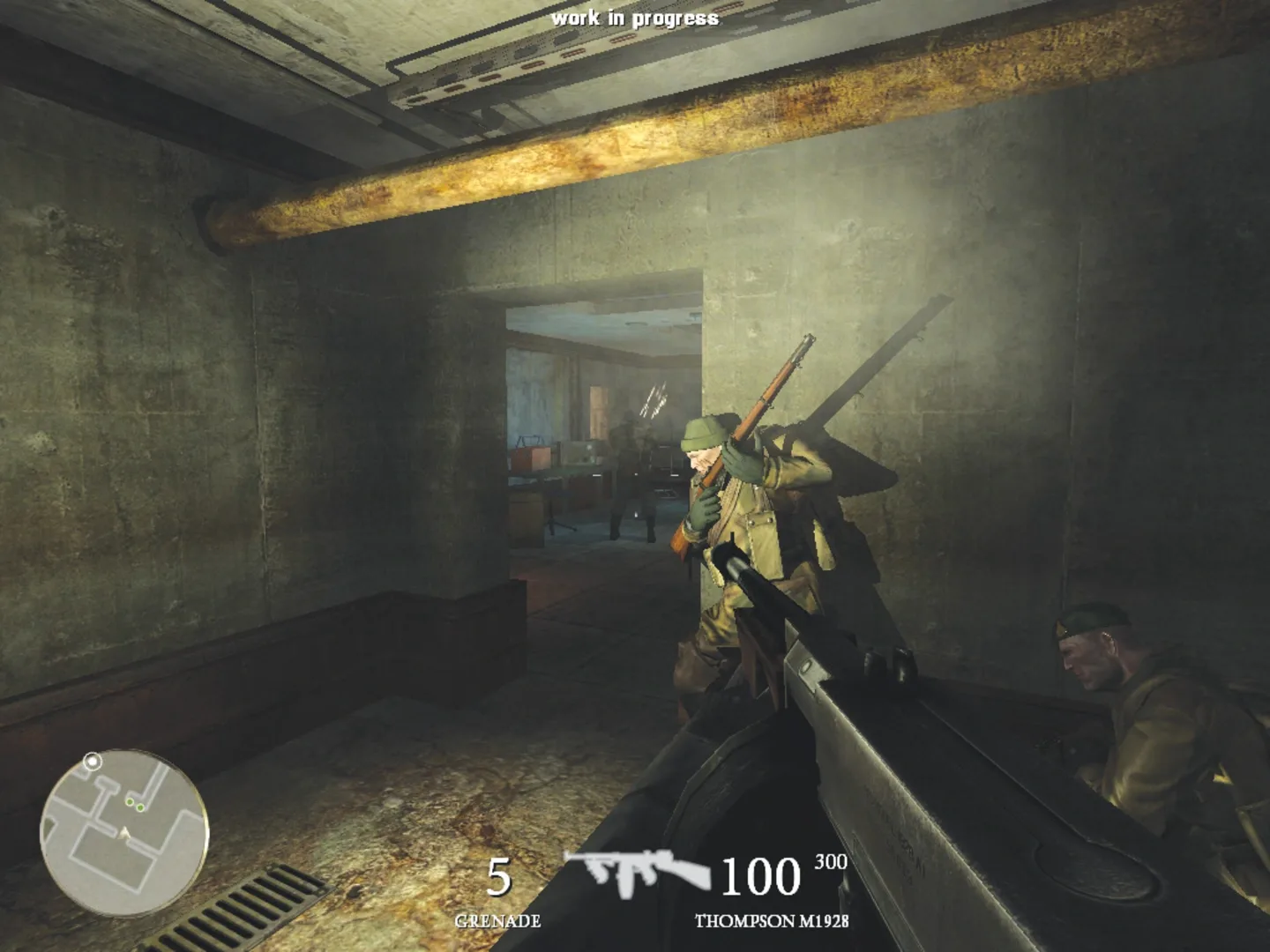Click the grenade count number 5
This screenshot has height=952, width=1270.
(499, 875)
